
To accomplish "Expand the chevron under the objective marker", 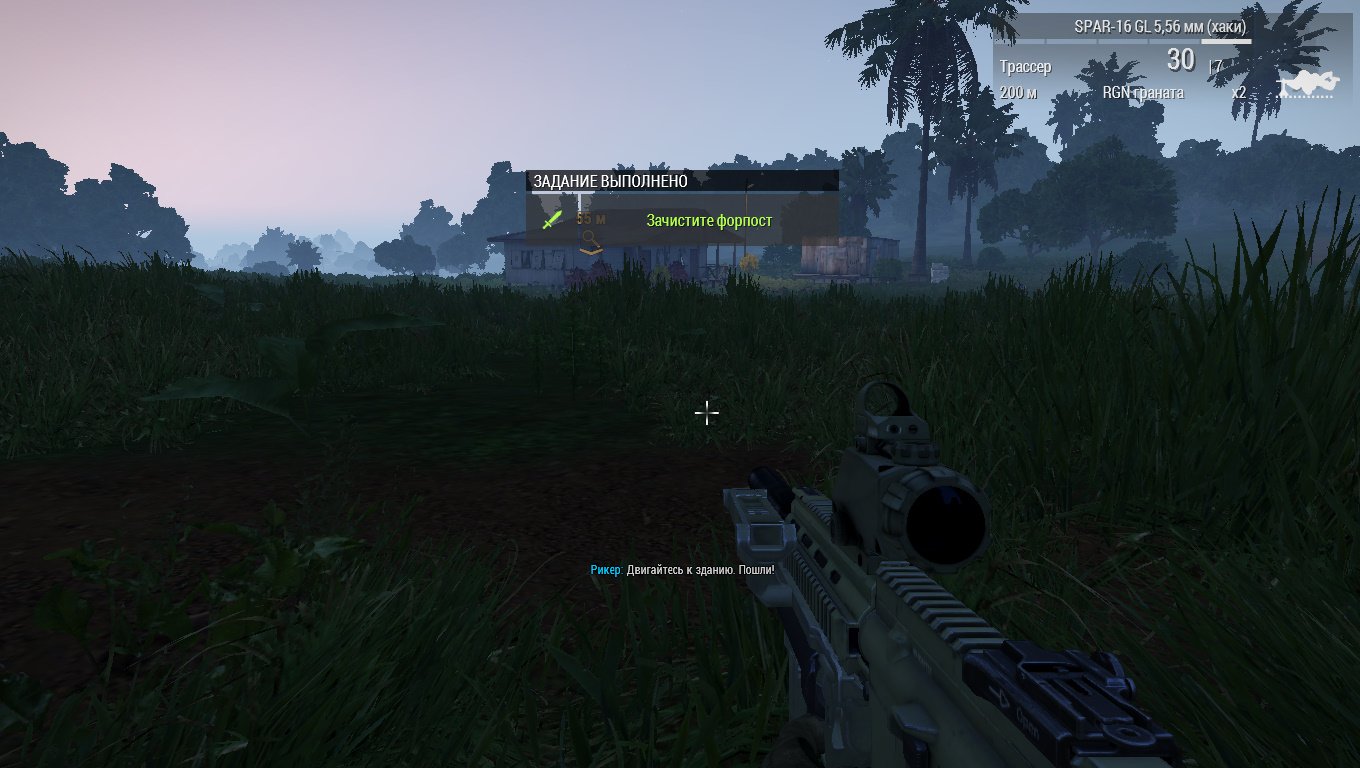I will 591,252.
